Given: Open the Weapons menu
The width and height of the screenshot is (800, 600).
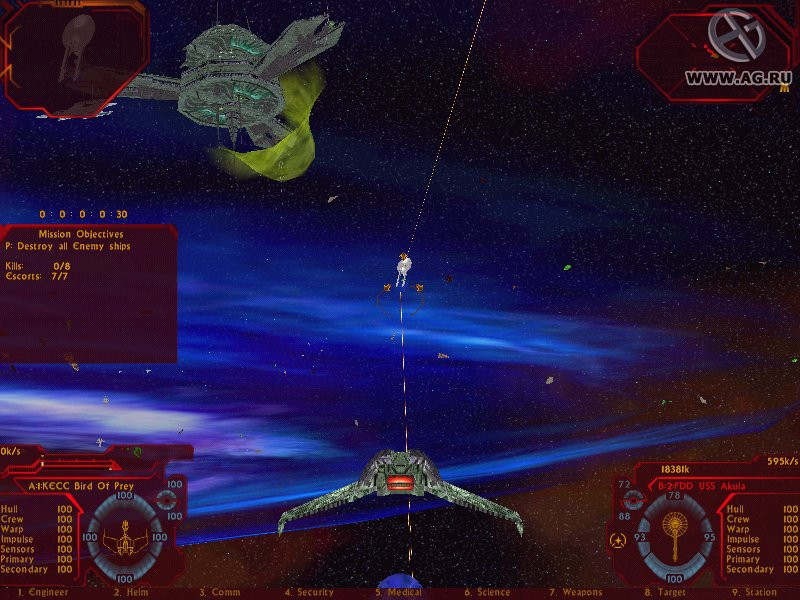Looking at the screenshot, I should (x=574, y=593).
